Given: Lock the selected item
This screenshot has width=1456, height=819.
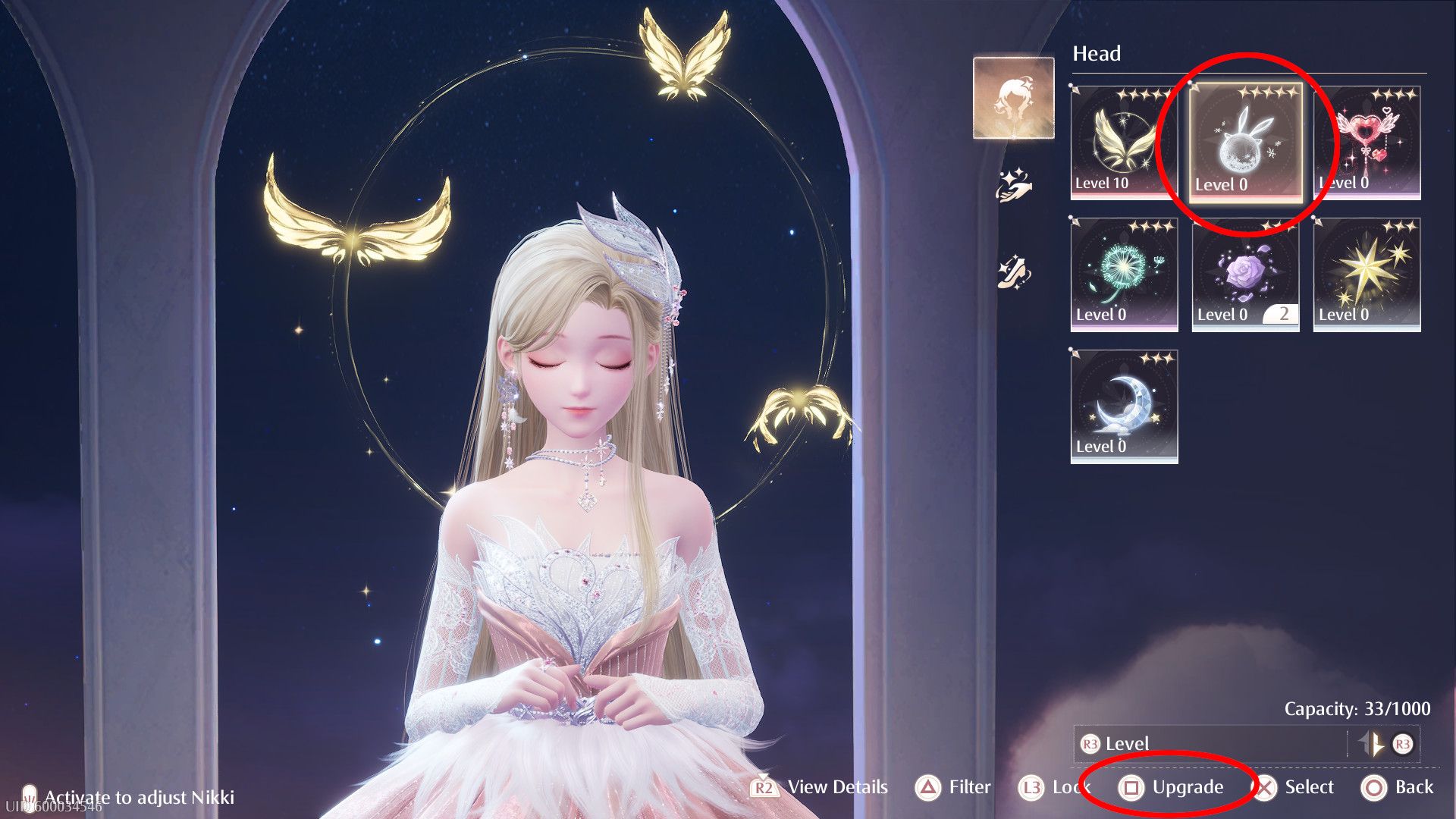Looking at the screenshot, I should [1053, 788].
